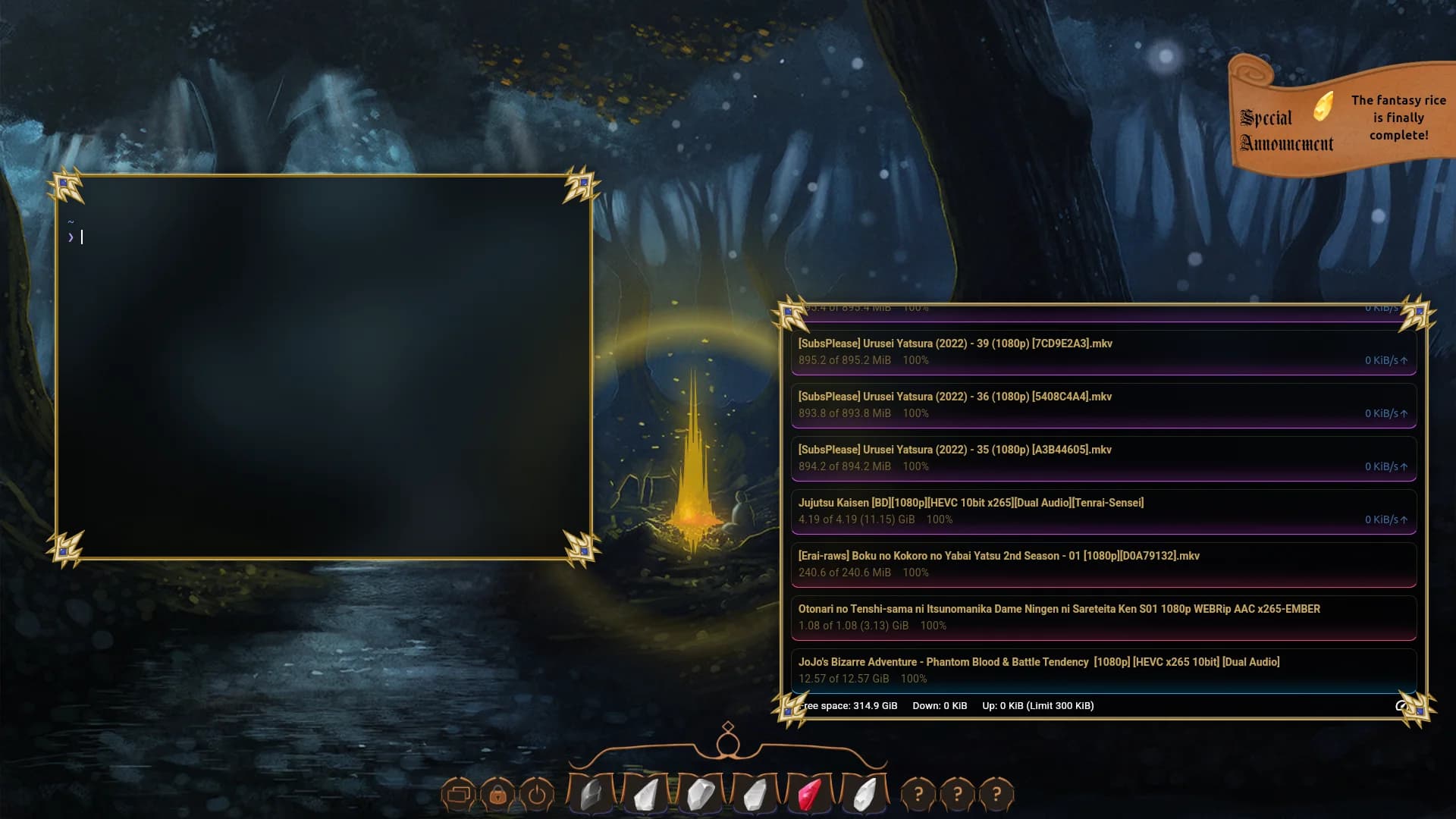1456x819 pixels.
Task: Lock the screen with the padlock button
Action: pos(497,794)
